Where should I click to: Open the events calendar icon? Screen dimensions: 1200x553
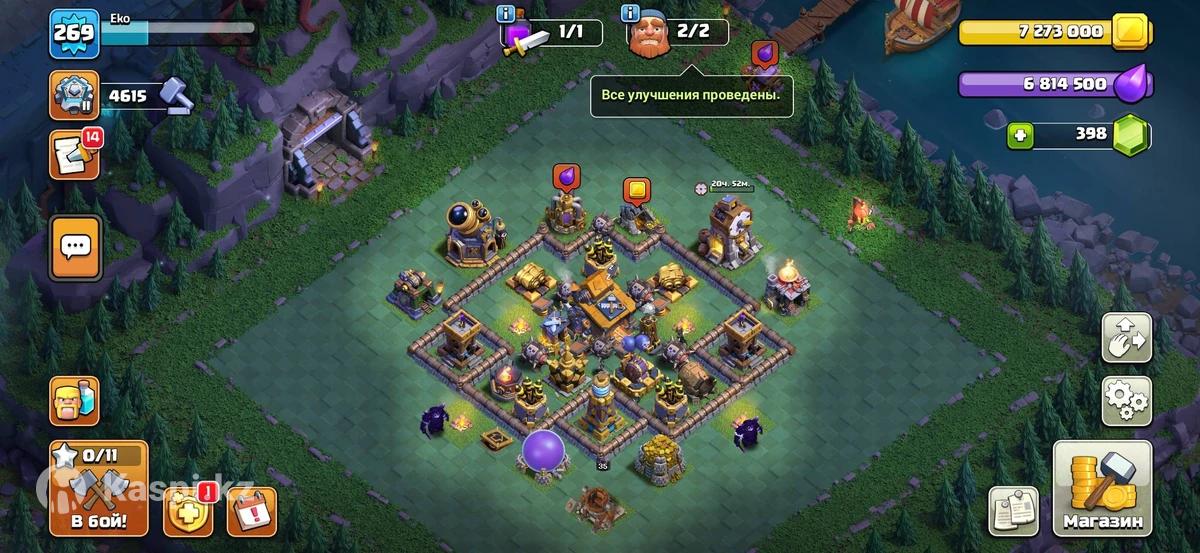[252, 512]
